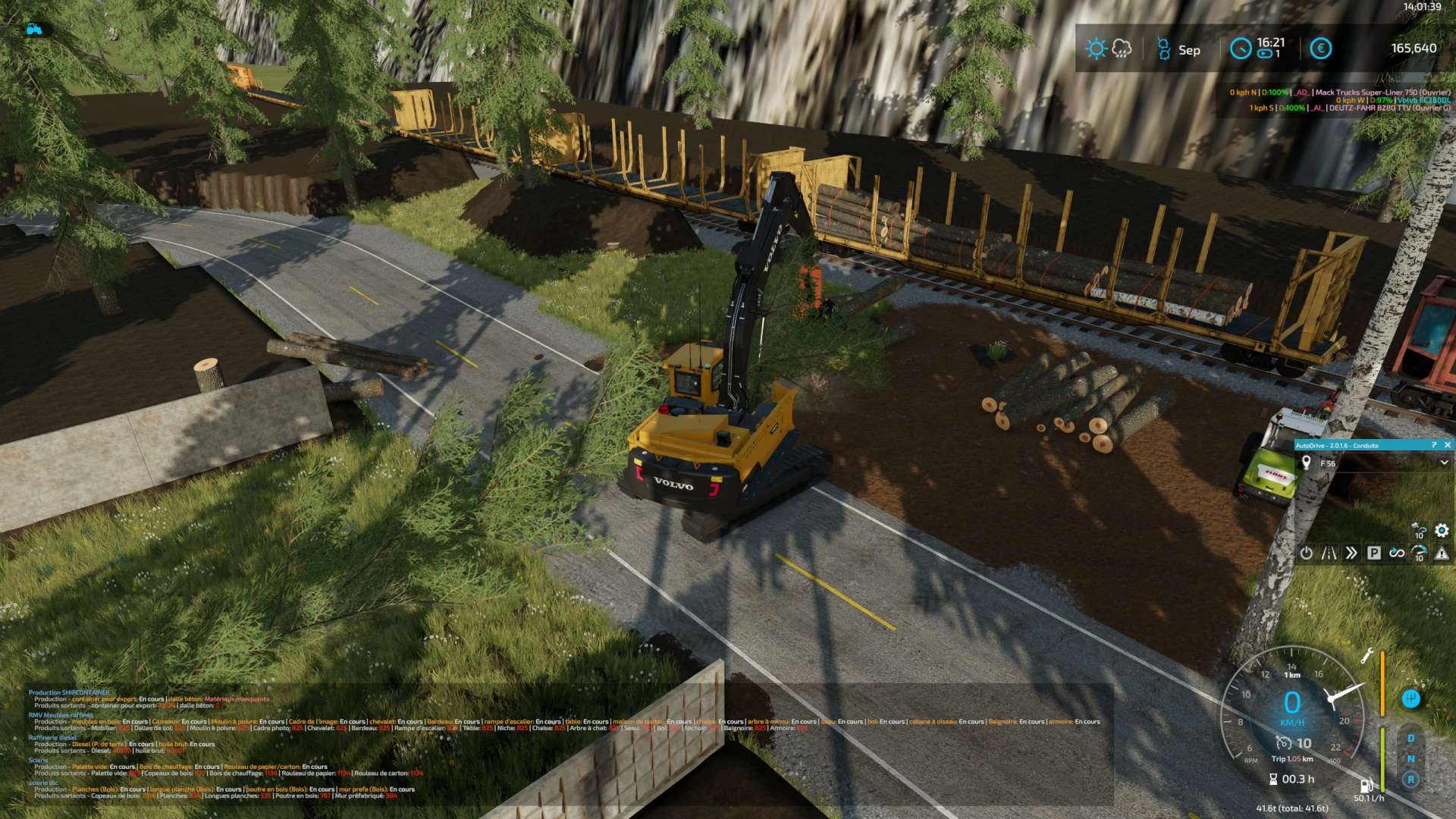Click the AutoDrive road-lines route icon
Viewport: 1456px width, 819px height.
[1329, 554]
